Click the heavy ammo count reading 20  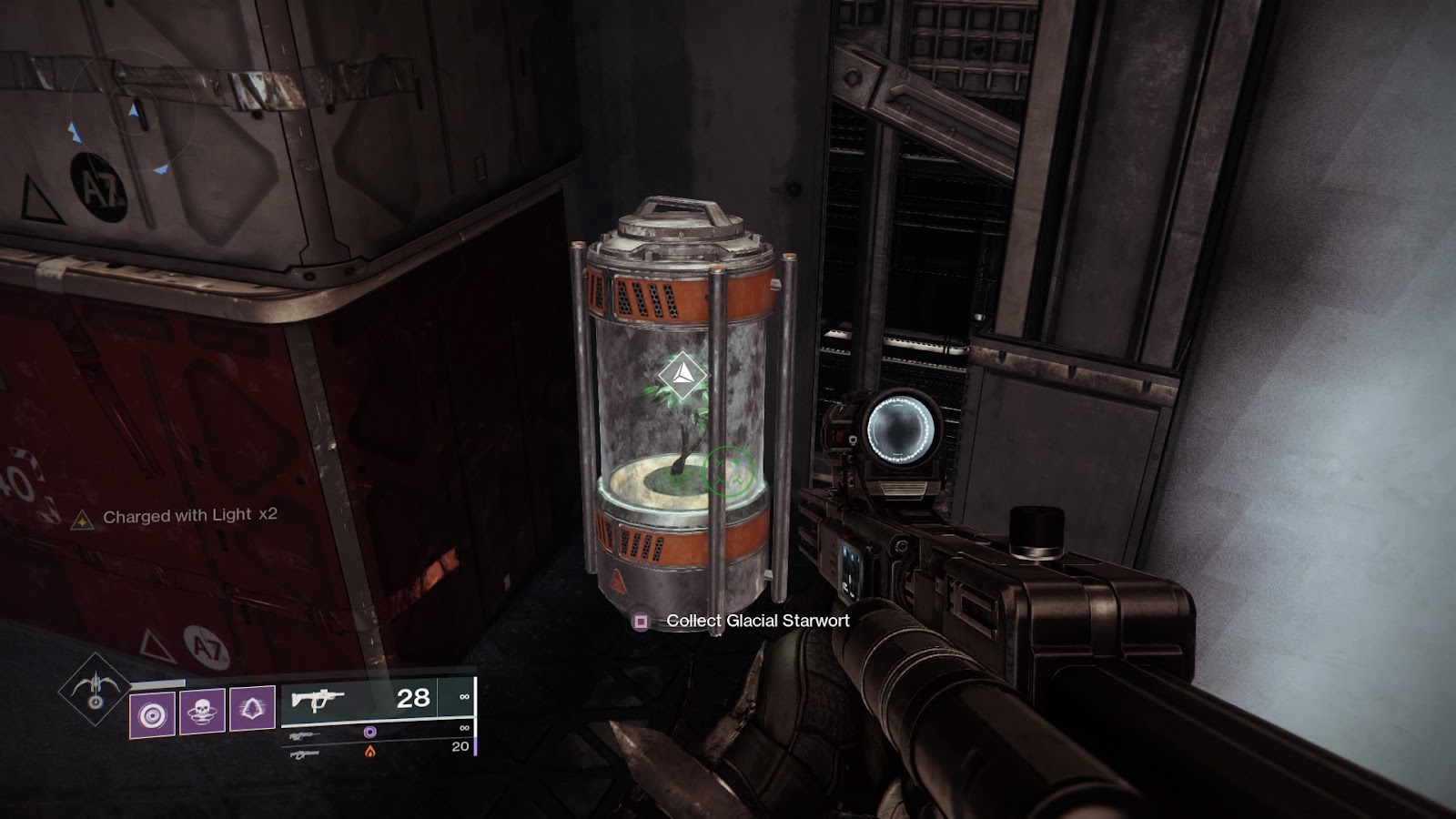pos(460,744)
